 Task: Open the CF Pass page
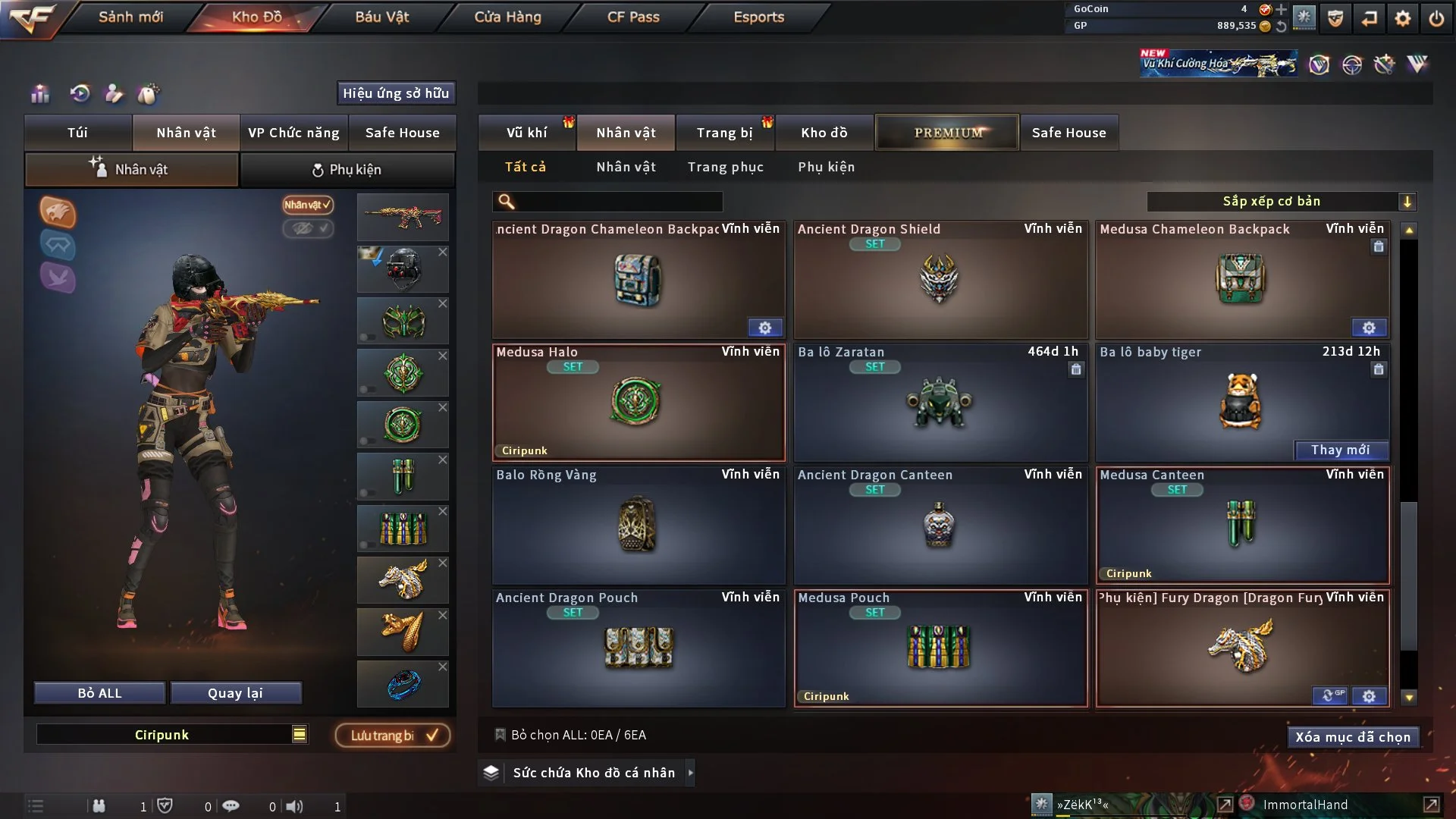pos(633,17)
